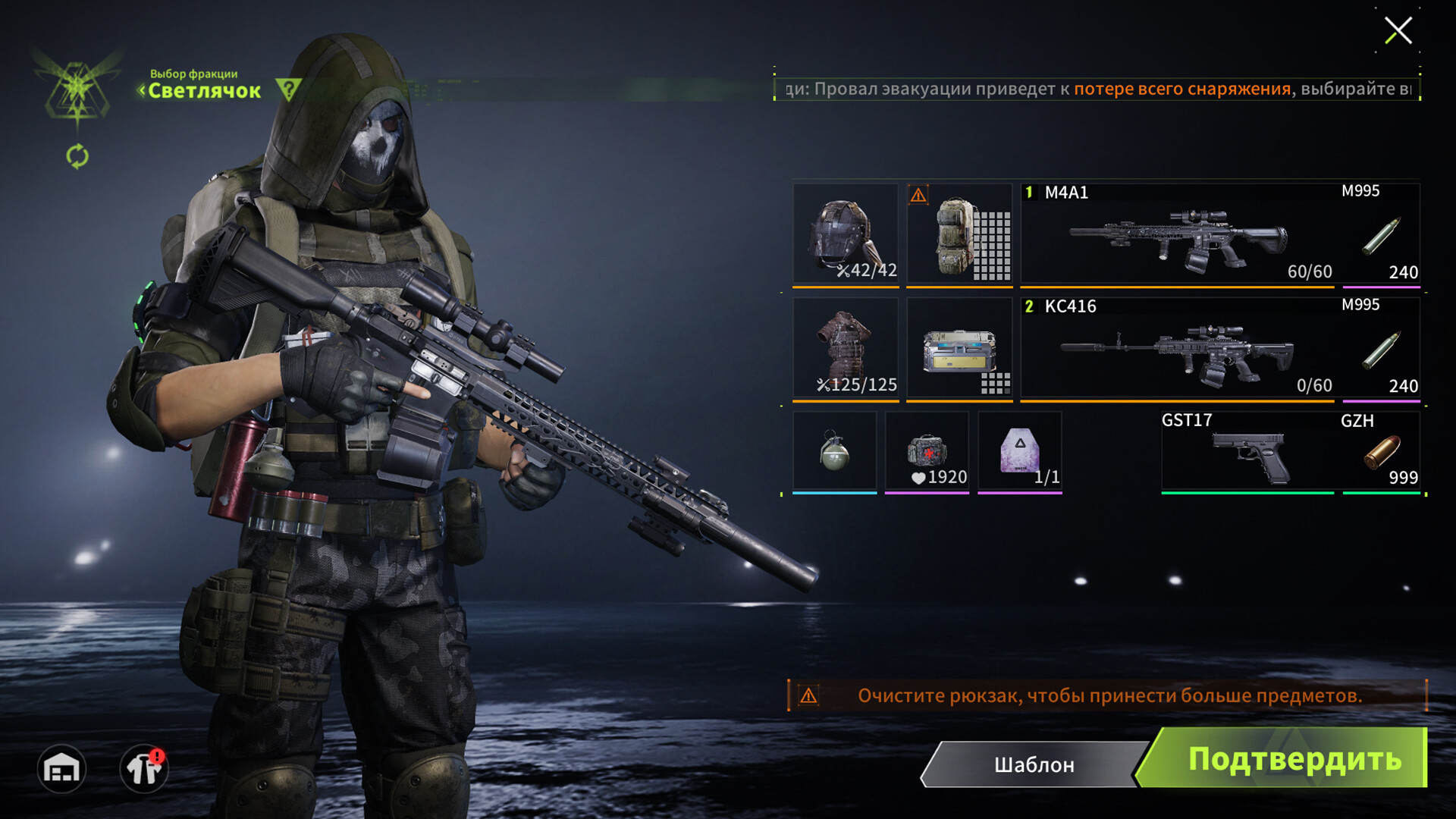Choose the M4A1 primary weapon slot
The height and width of the screenshot is (819, 1456).
pyautogui.click(x=1179, y=234)
